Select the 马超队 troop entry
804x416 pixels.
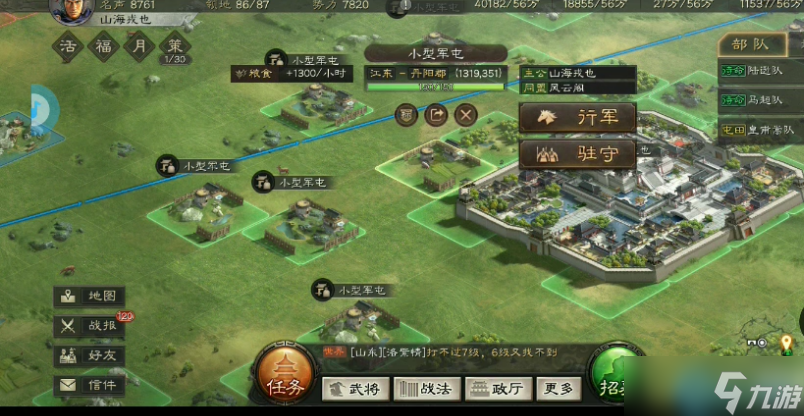(758, 100)
